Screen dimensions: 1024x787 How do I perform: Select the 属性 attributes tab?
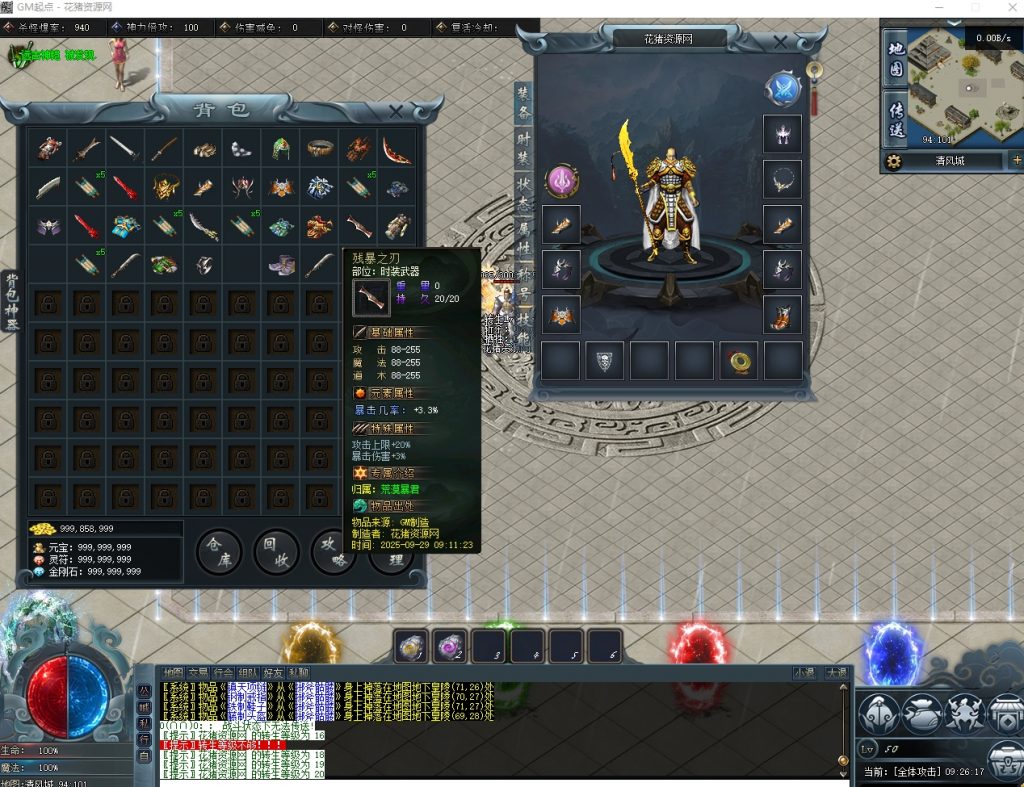(524, 238)
